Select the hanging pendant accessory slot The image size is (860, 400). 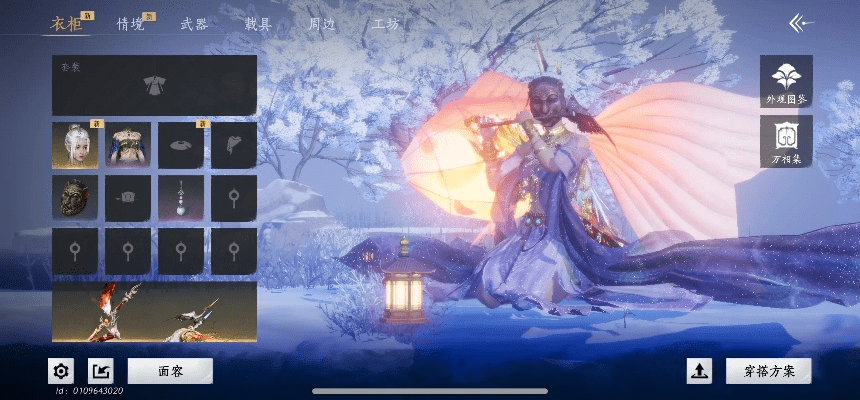pos(181,198)
